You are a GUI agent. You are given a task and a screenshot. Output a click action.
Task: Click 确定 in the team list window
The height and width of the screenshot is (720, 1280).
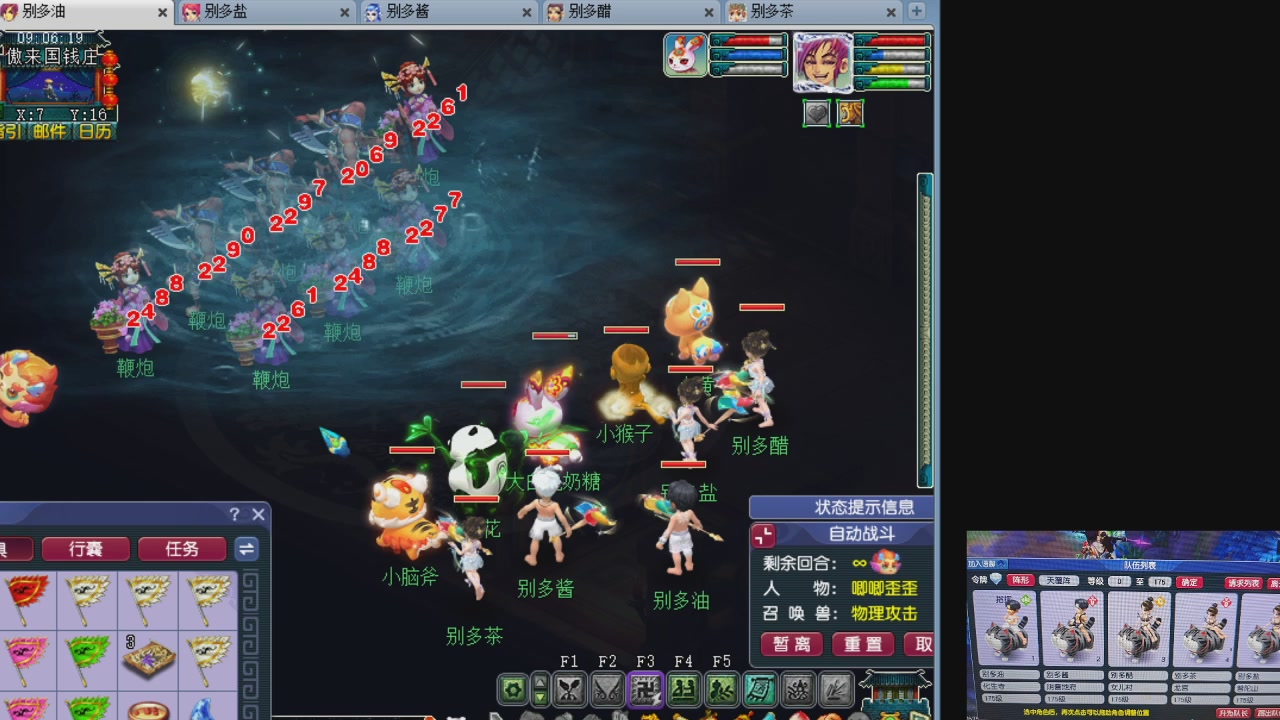1187,581
